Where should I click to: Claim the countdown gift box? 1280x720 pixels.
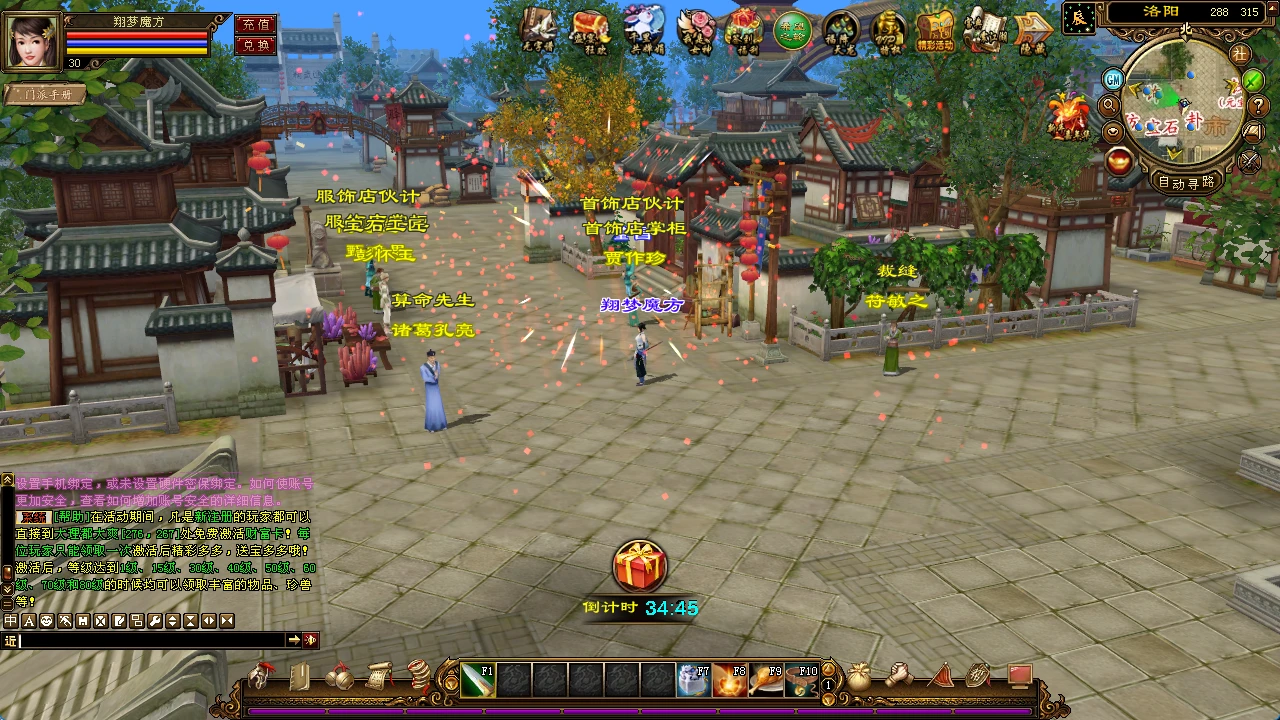coord(640,566)
